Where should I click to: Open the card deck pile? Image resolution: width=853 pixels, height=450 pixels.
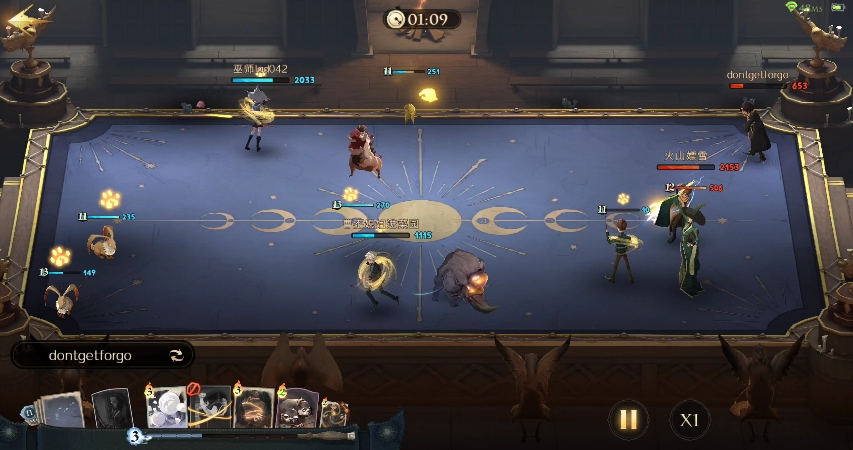(62, 410)
